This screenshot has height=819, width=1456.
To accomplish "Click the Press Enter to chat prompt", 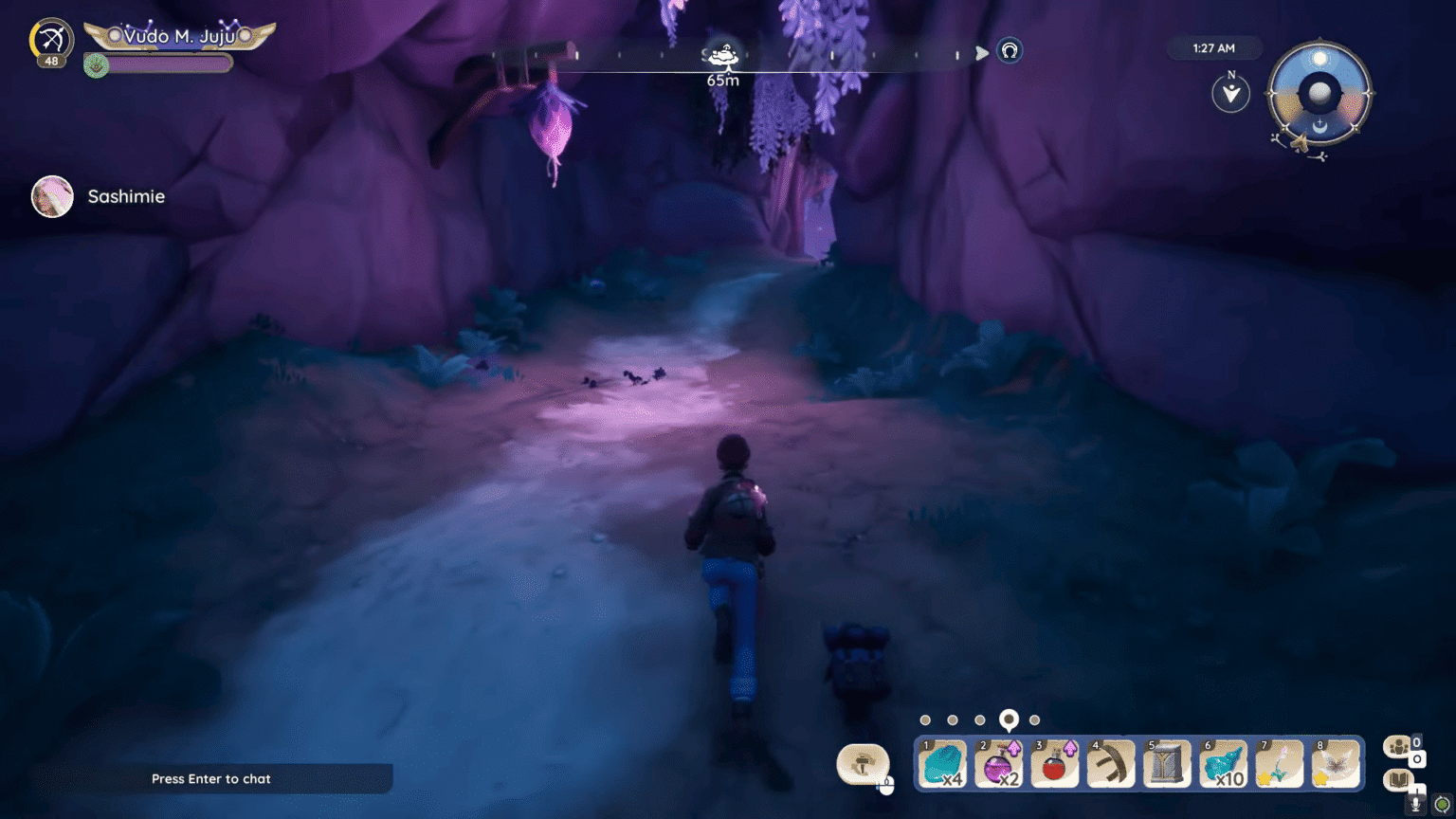I will click(210, 778).
